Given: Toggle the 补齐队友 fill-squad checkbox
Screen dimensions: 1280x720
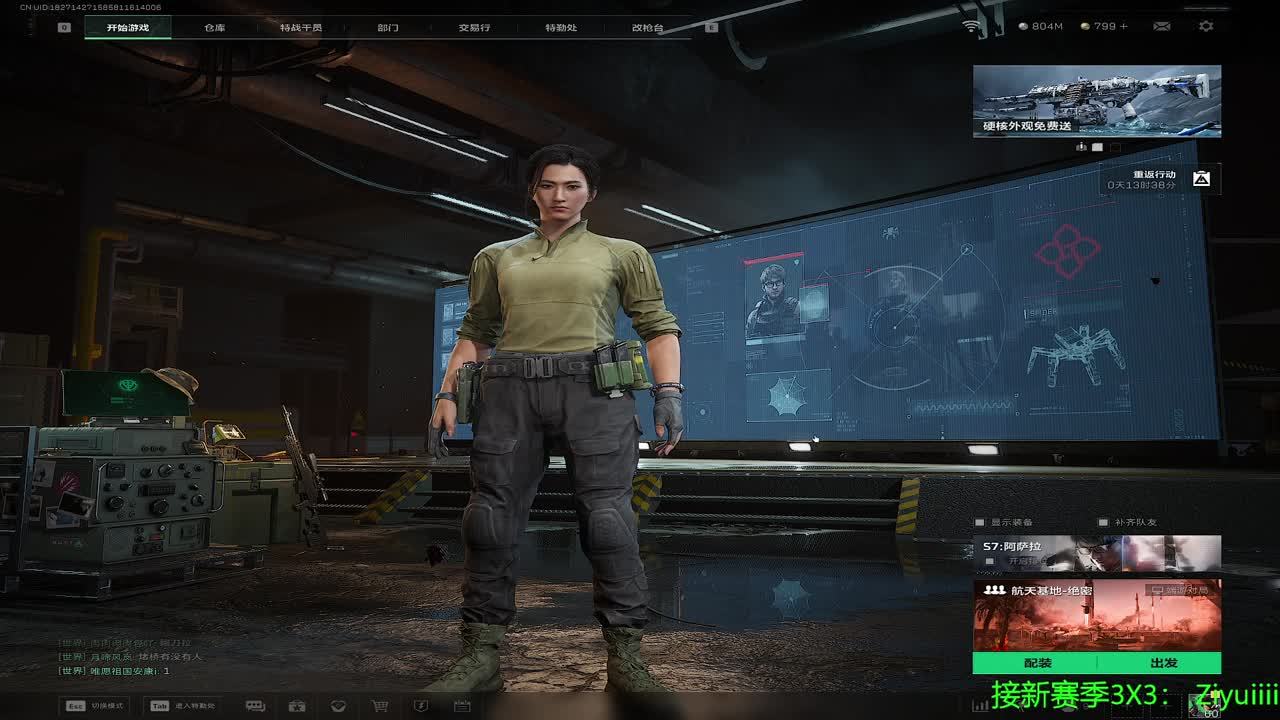Looking at the screenshot, I should 1103,522.
